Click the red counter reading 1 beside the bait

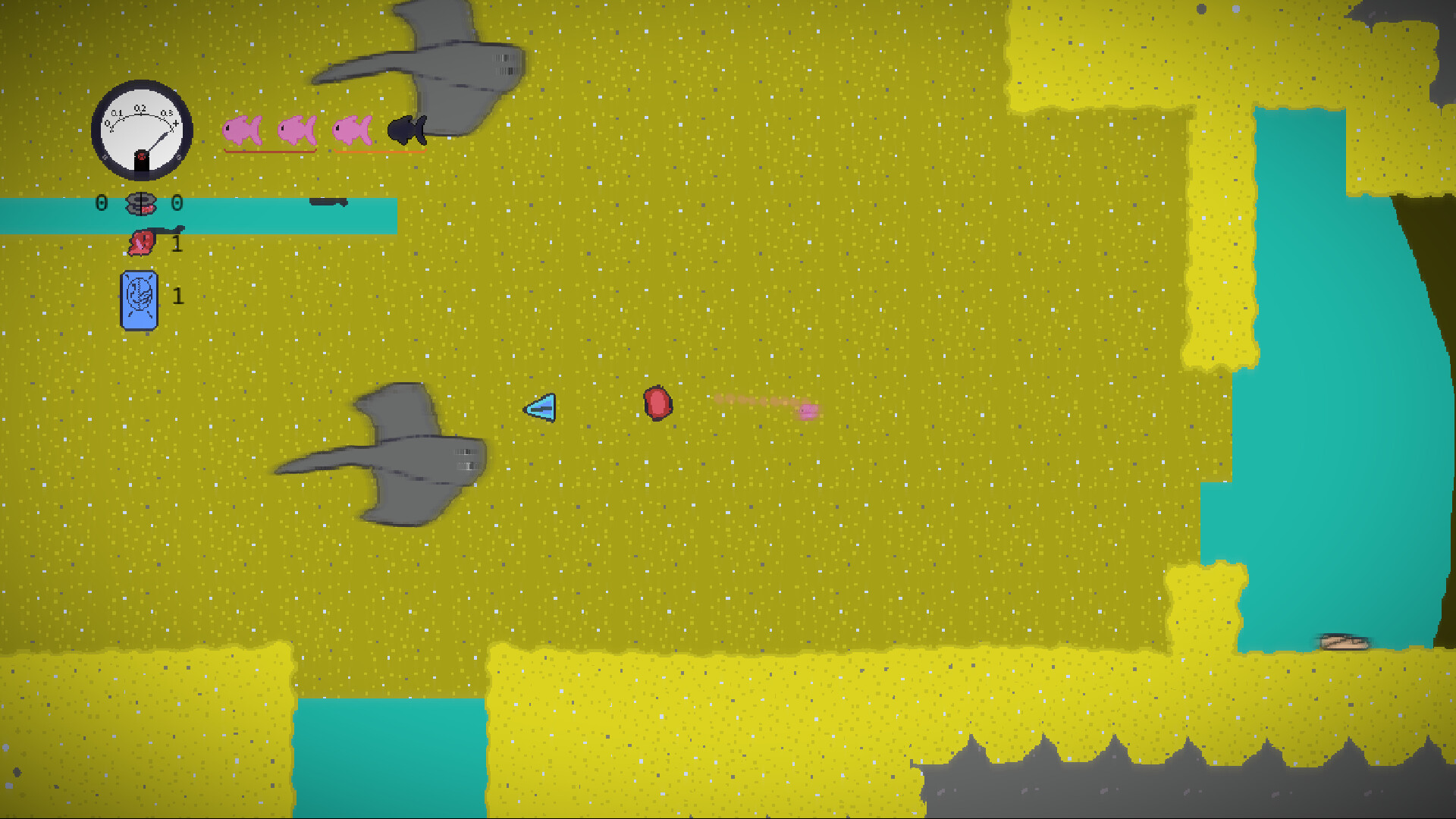[x=176, y=244]
